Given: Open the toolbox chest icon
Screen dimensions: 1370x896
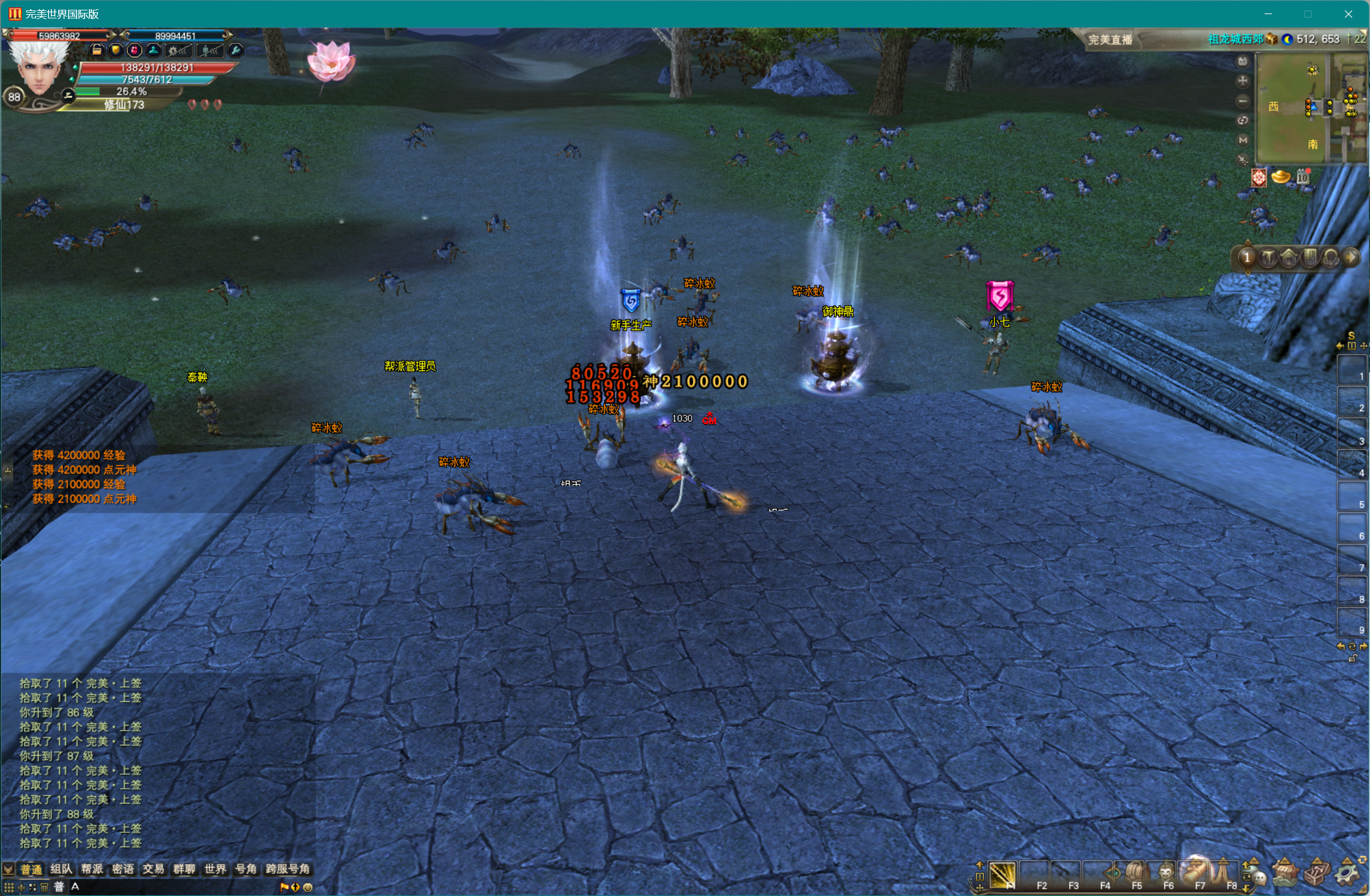Looking at the screenshot, I should coord(1316,873).
